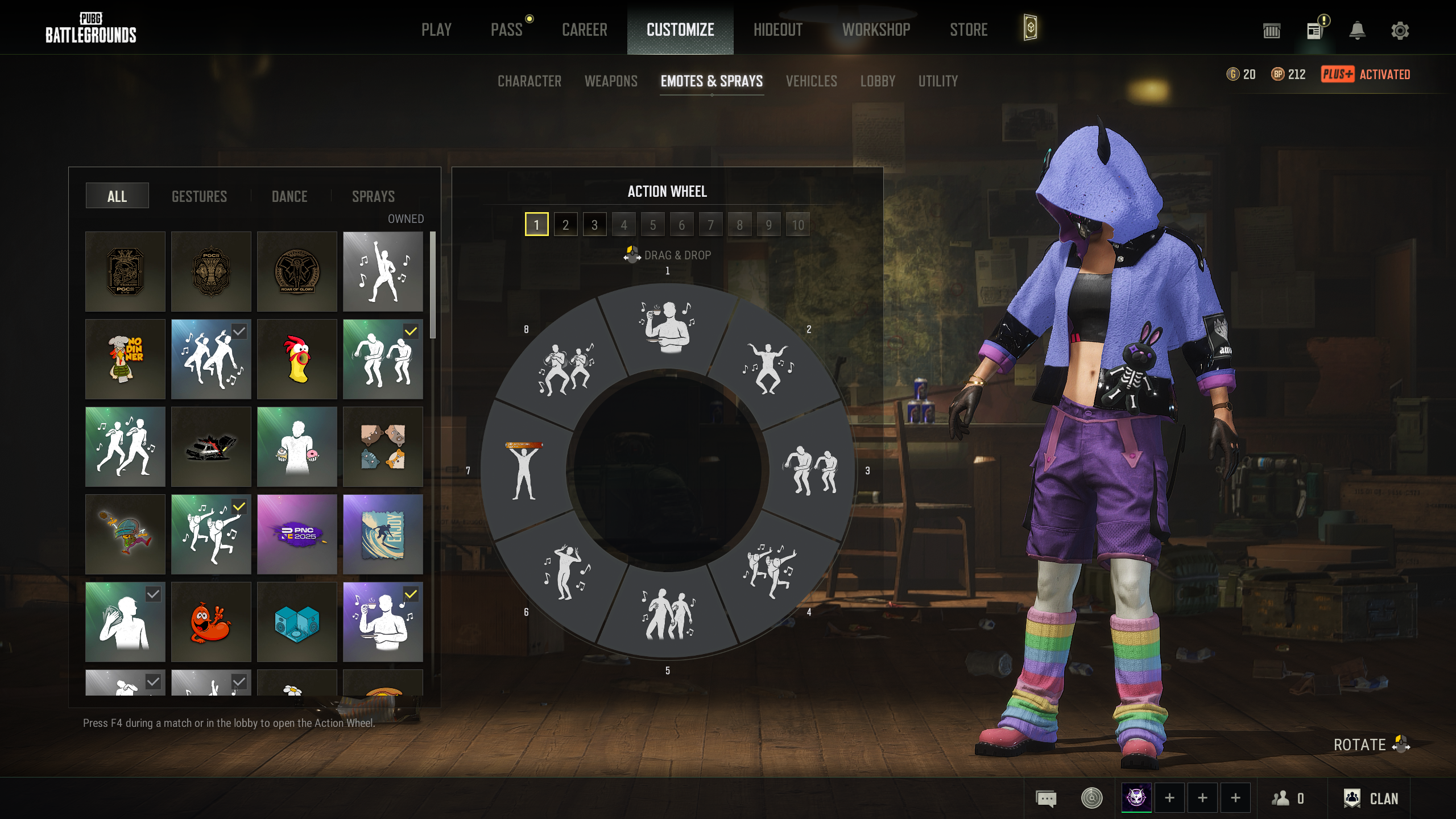Select the rubber chicken spray

pyautogui.click(x=297, y=359)
